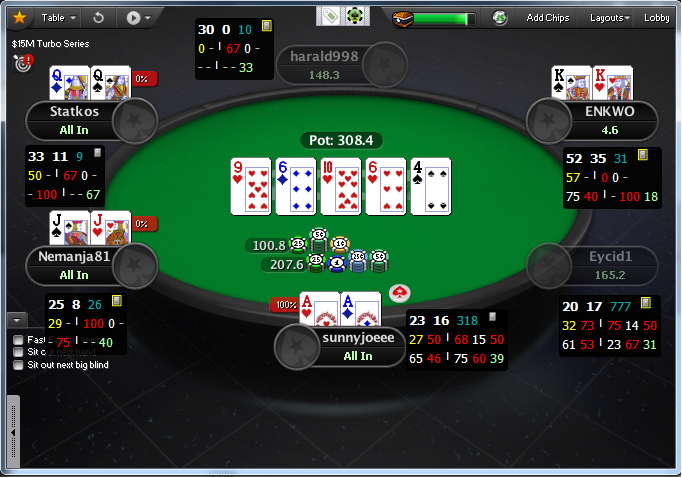The width and height of the screenshot is (682, 477).
Task: Click the green poker chip icon
Action: tap(354, 16)
